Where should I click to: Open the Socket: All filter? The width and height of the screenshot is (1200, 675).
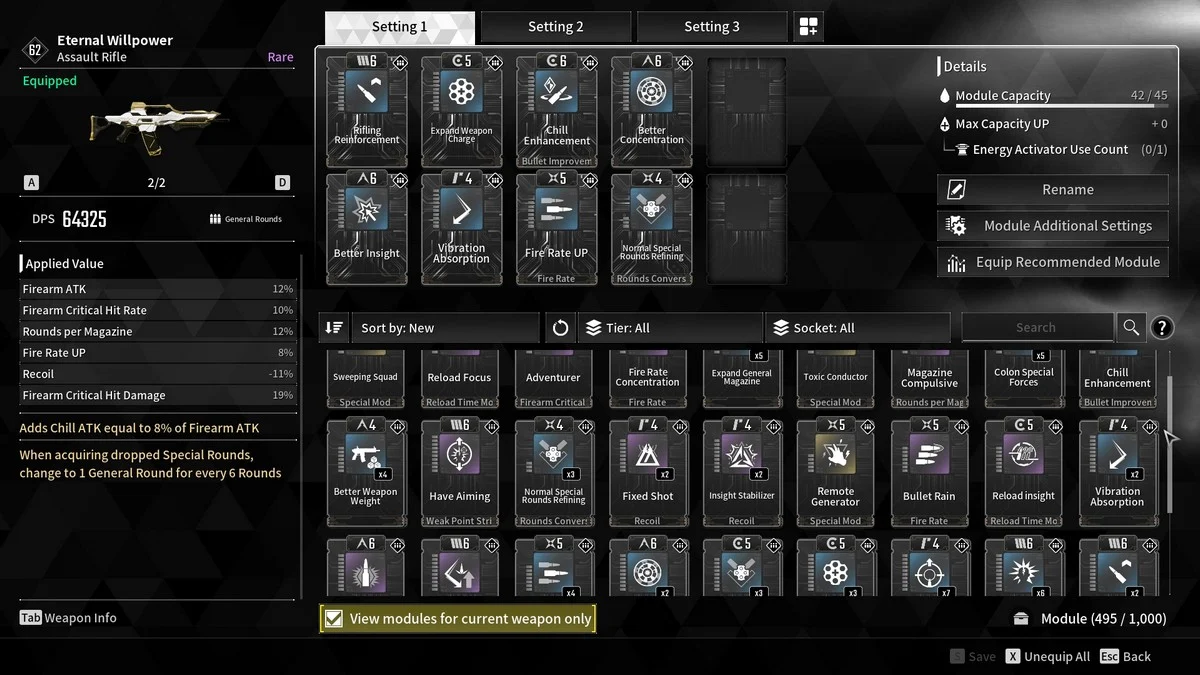tap(857, 328)
